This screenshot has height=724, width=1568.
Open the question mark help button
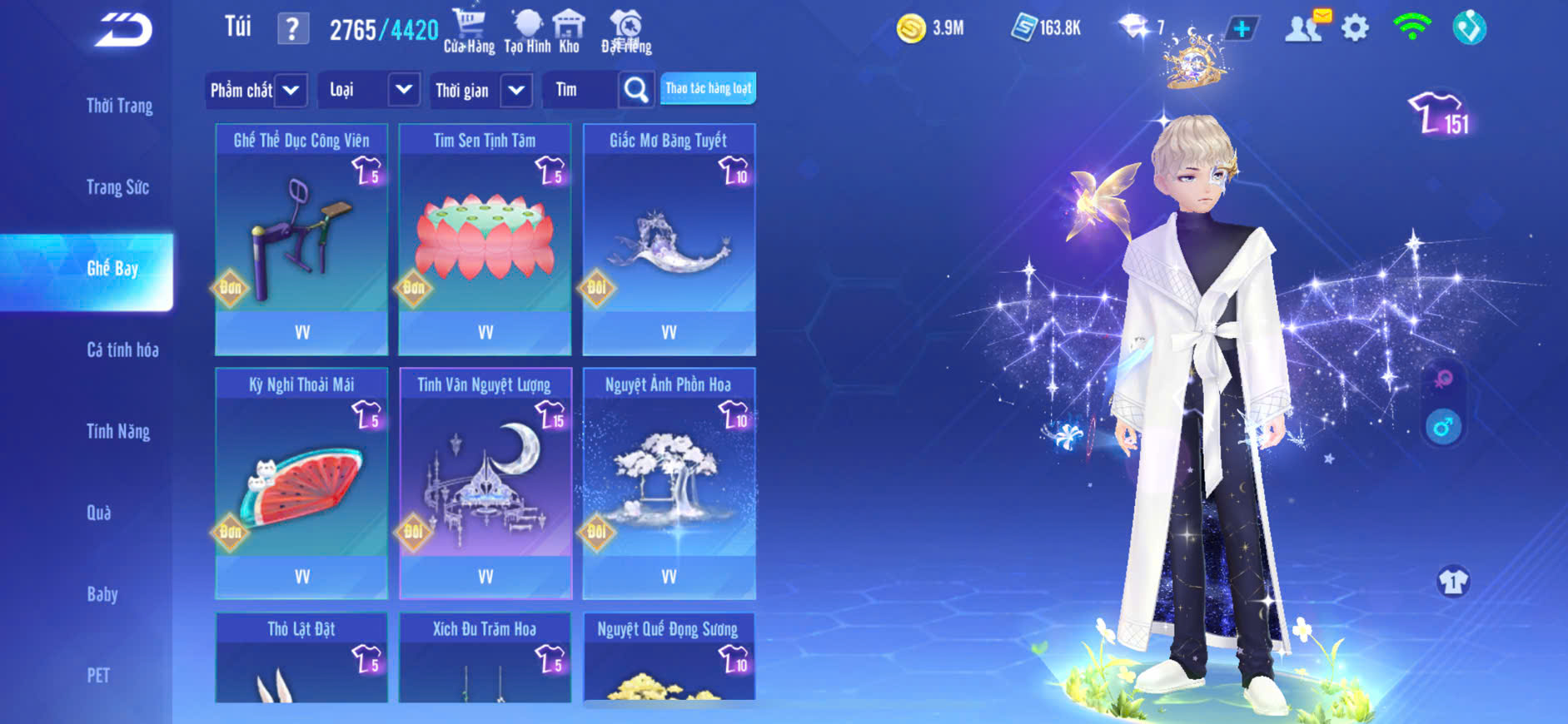(292, 29)
